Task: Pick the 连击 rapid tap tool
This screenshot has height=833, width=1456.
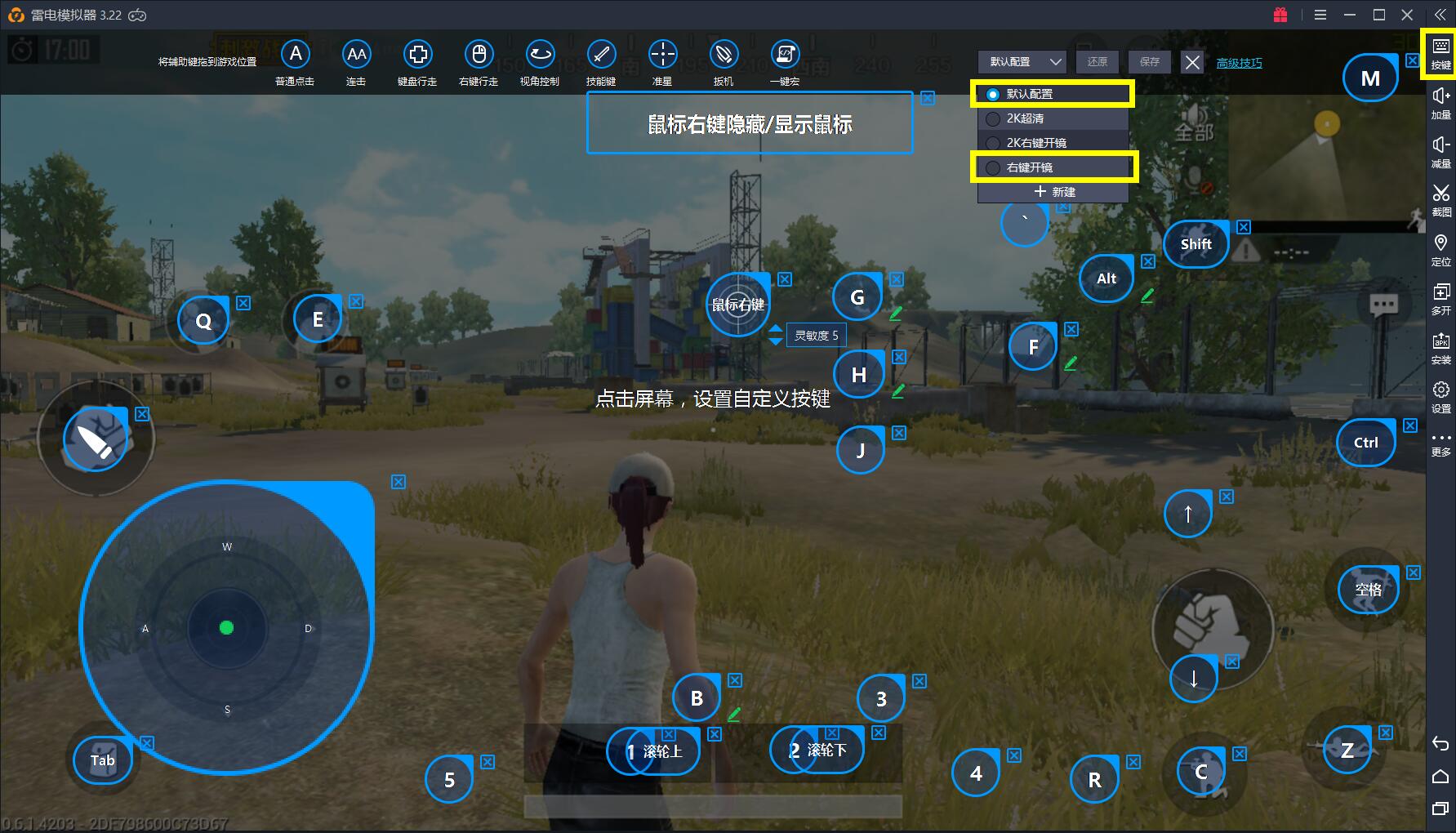Action: (x=356, y=55)
